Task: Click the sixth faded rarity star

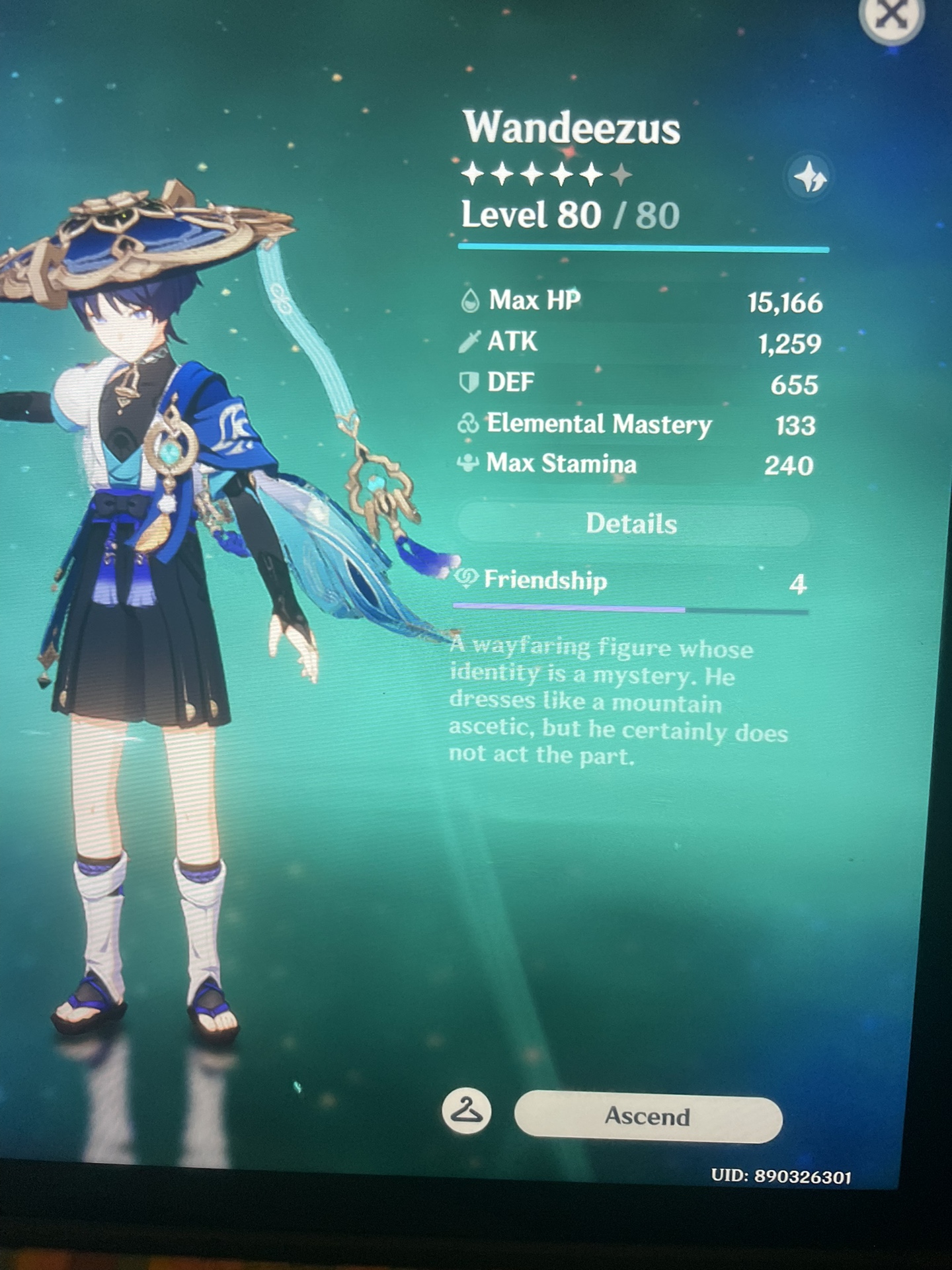Action: 620,174
